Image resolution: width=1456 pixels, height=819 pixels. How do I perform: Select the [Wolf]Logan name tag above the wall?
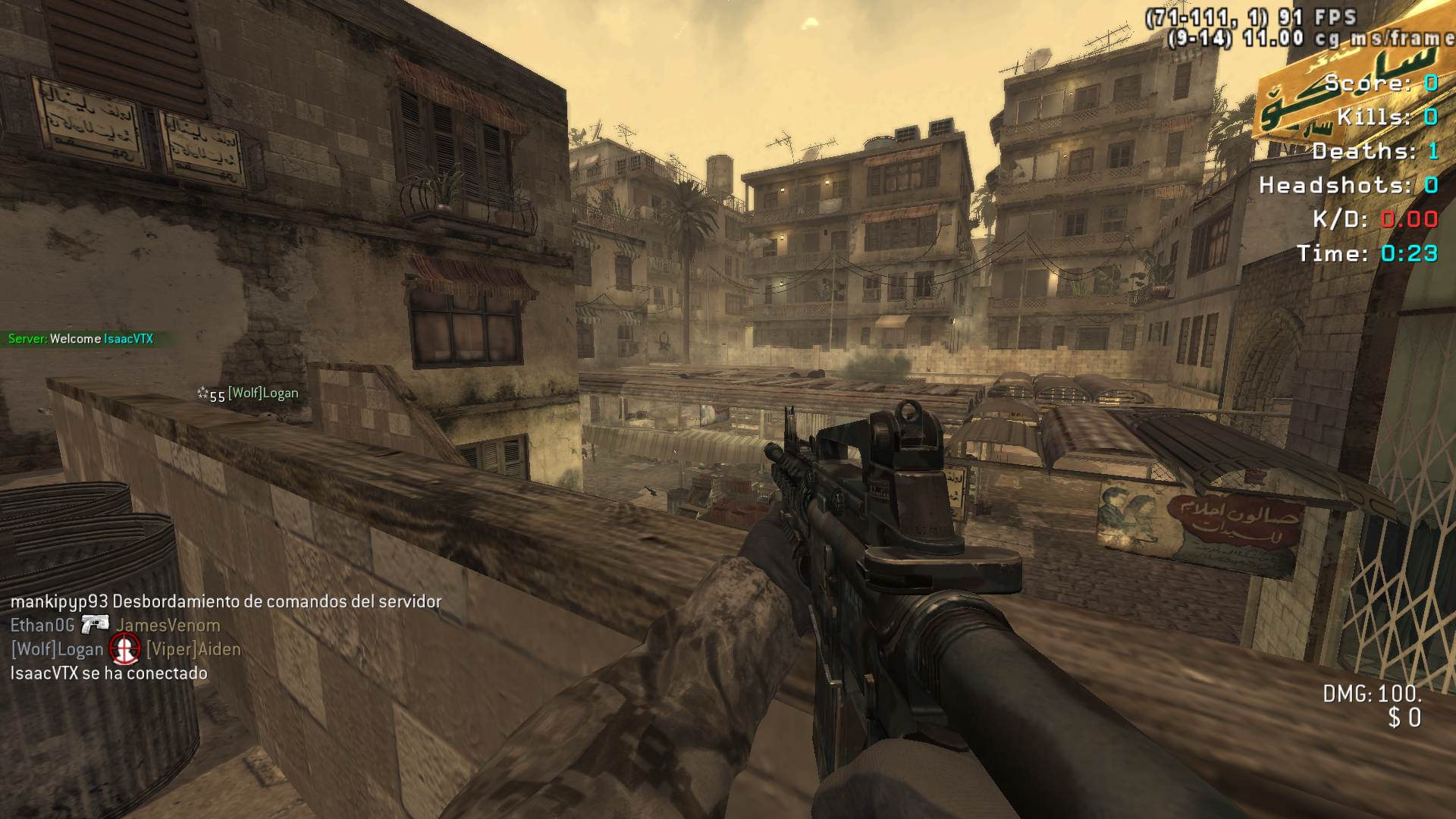click(x=262, y=394)
